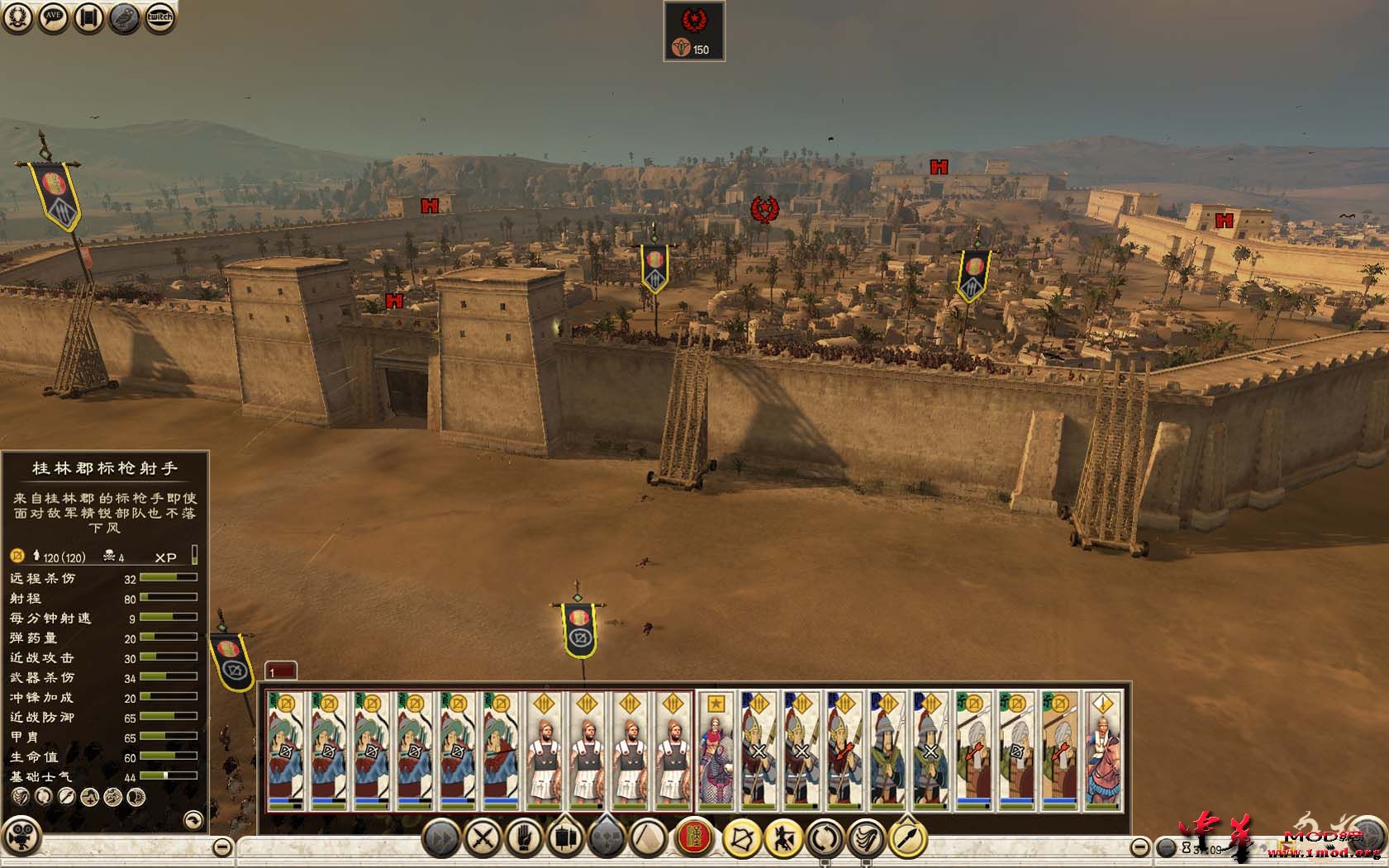
Task: Toggle the red fire-at-will banner button
Action: (x=695, y=839)
